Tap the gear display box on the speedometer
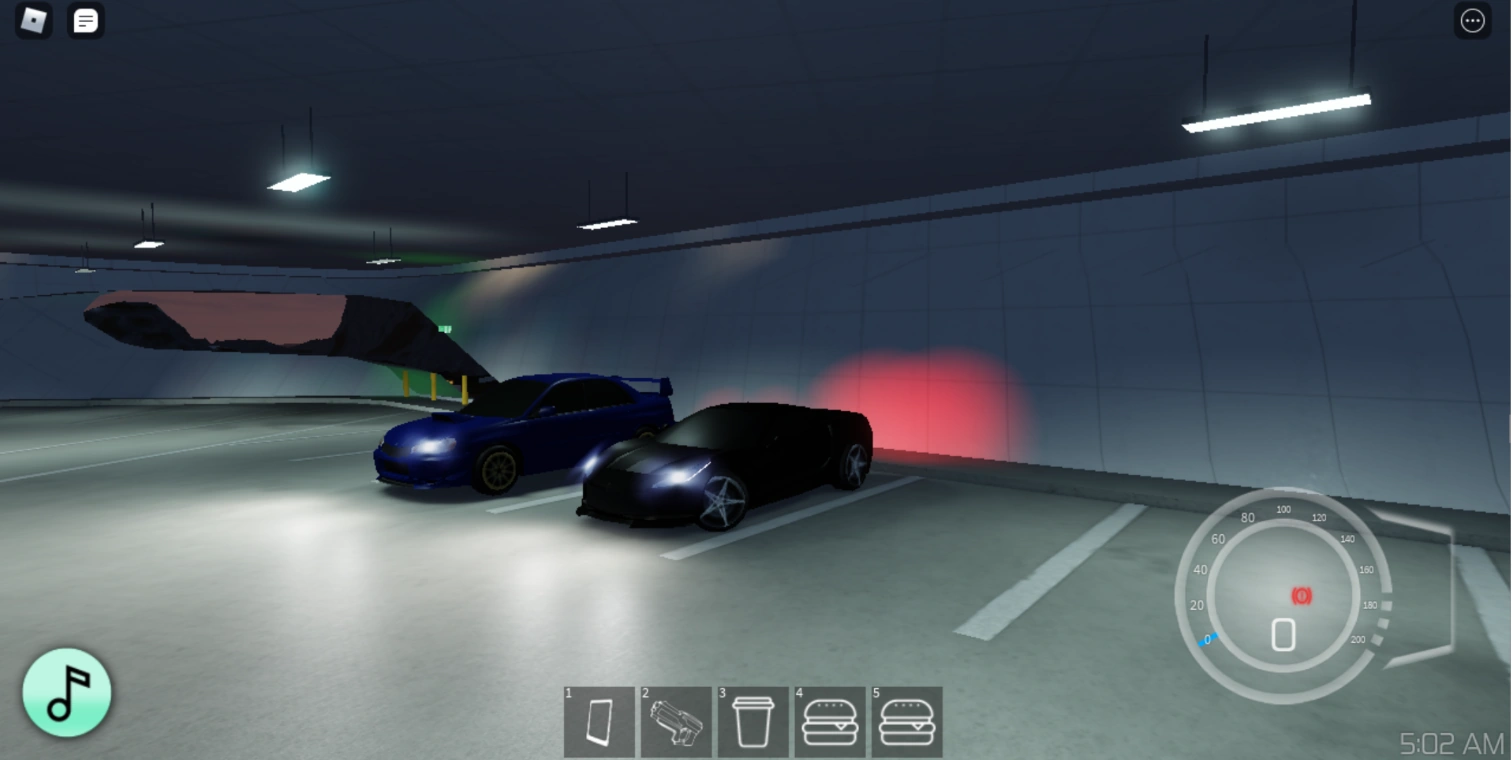The image size is (1512, 760). click(x=1283, y=634)
